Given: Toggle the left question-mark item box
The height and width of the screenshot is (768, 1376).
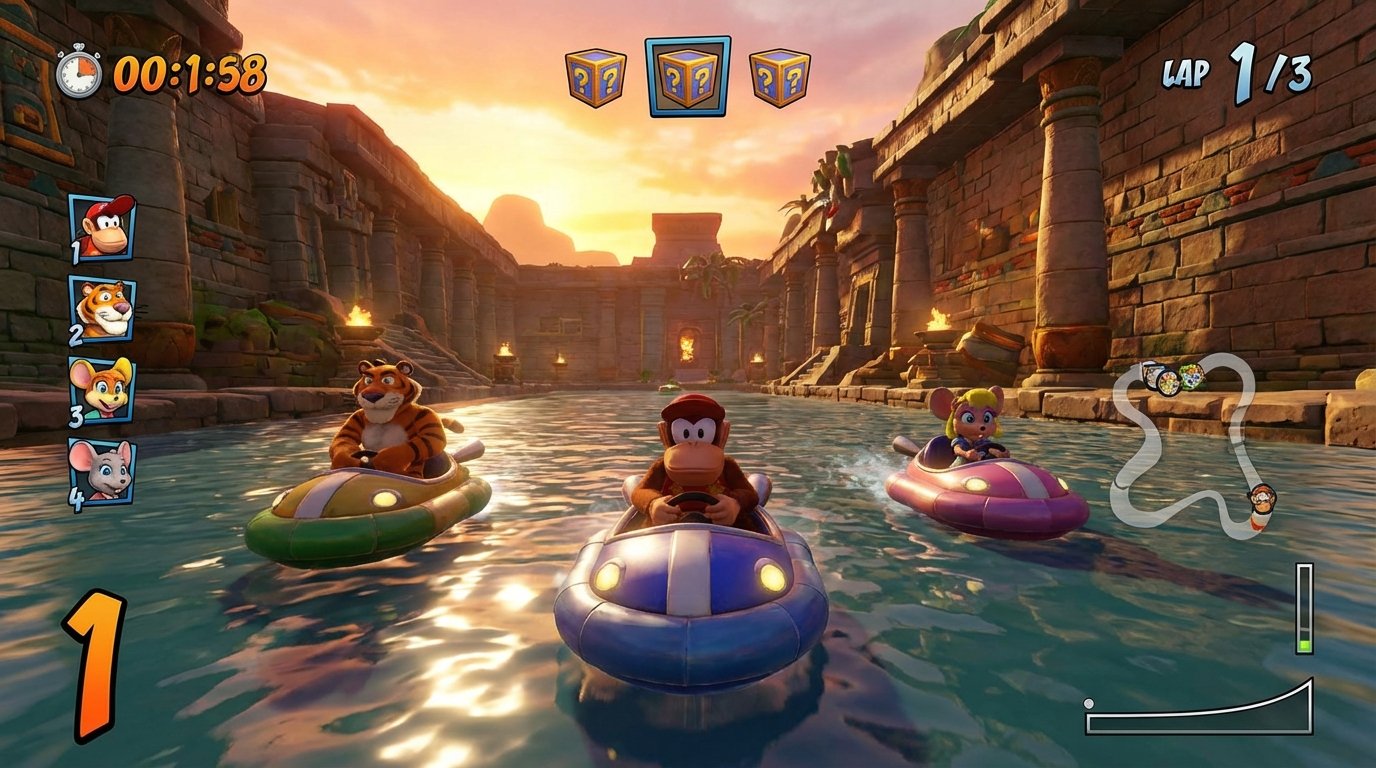Looking at the screenshot, I should 597,79.
